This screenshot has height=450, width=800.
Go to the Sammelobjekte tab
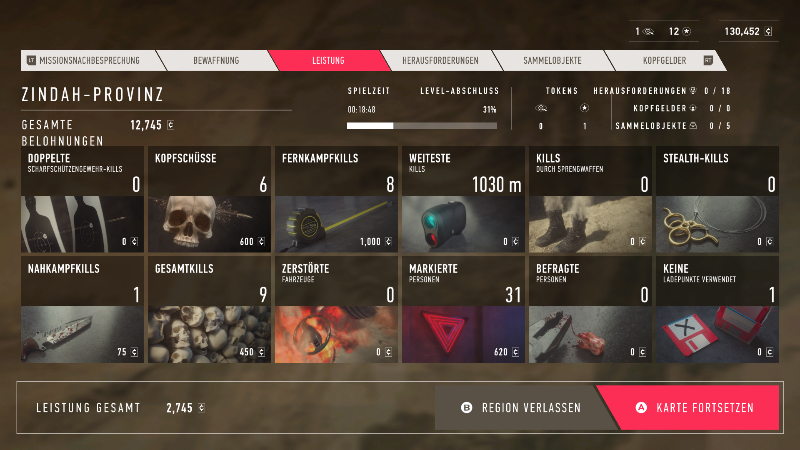point(552,60)
